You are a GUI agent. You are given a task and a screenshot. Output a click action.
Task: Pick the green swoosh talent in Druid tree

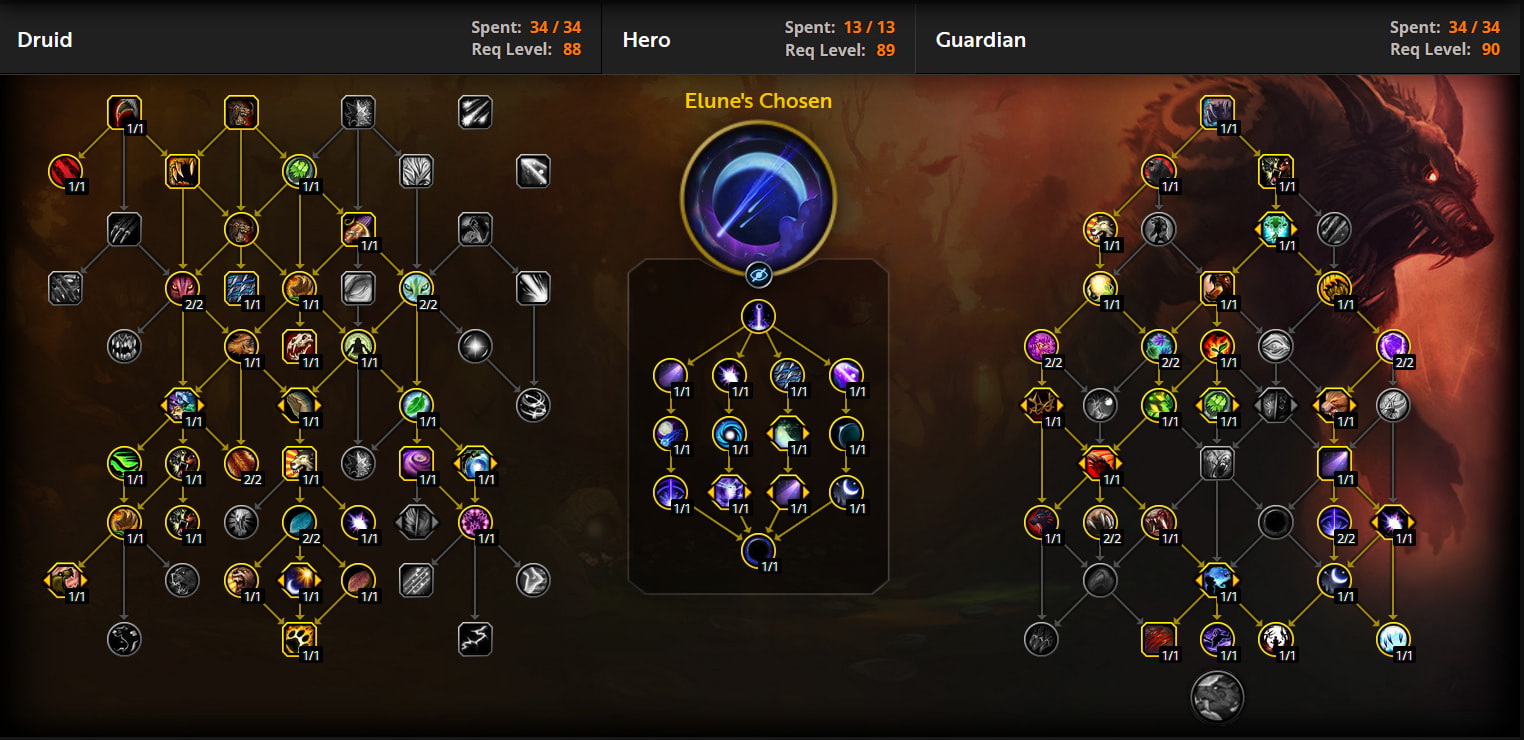click(x=124, y=463)
